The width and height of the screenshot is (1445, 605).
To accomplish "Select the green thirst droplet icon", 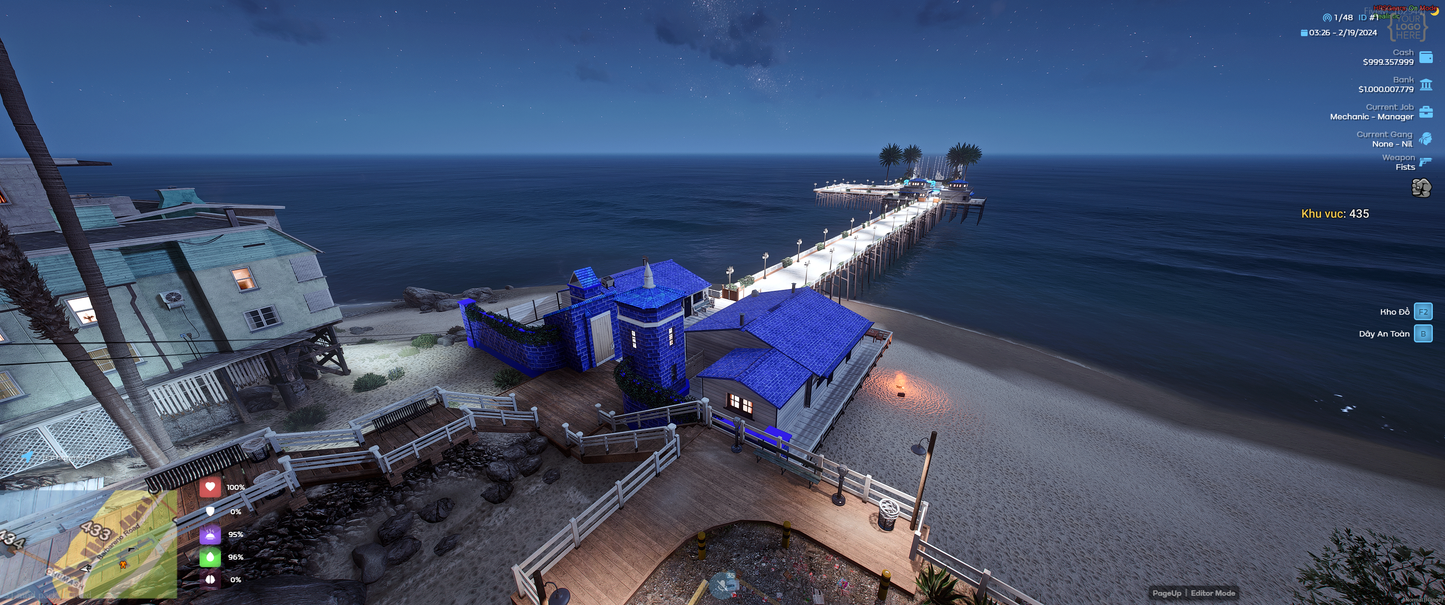I will pos(210,557).
